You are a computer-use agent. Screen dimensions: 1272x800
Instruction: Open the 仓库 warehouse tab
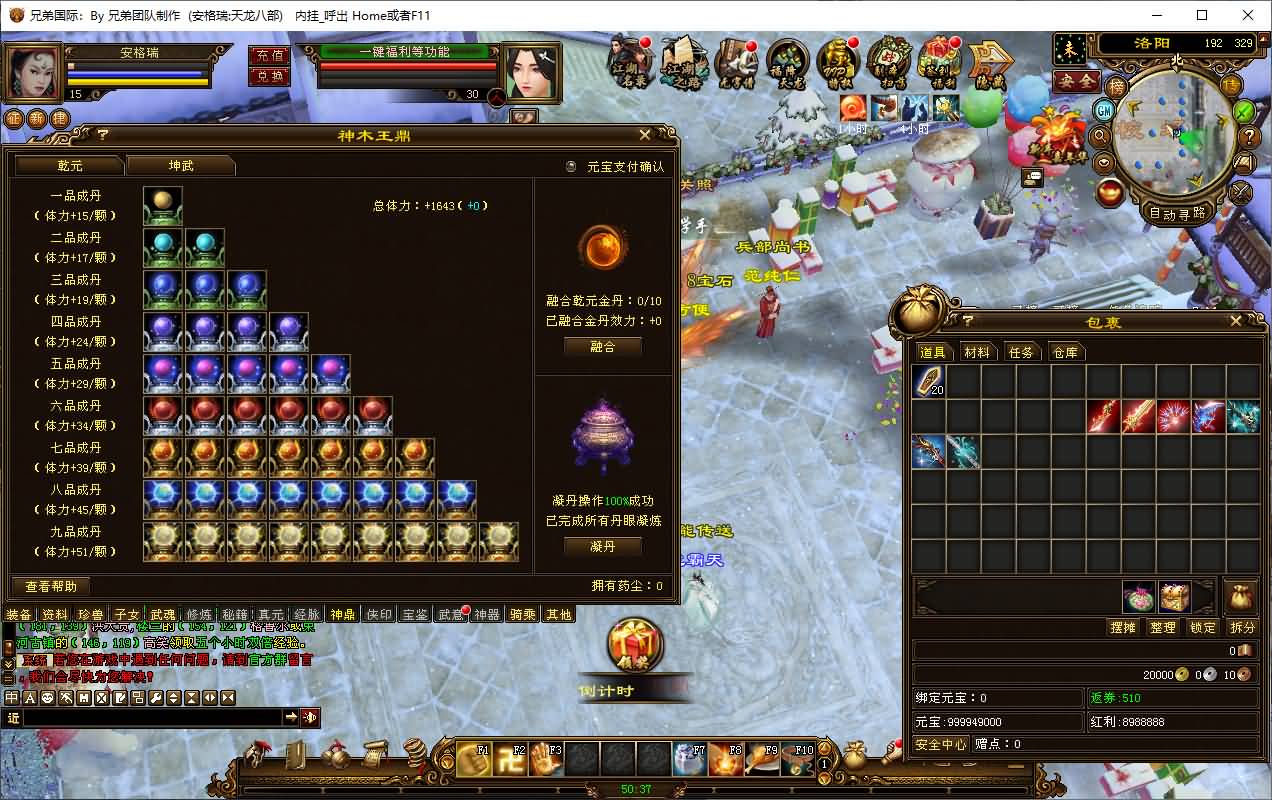click(x=1066, y=352)
